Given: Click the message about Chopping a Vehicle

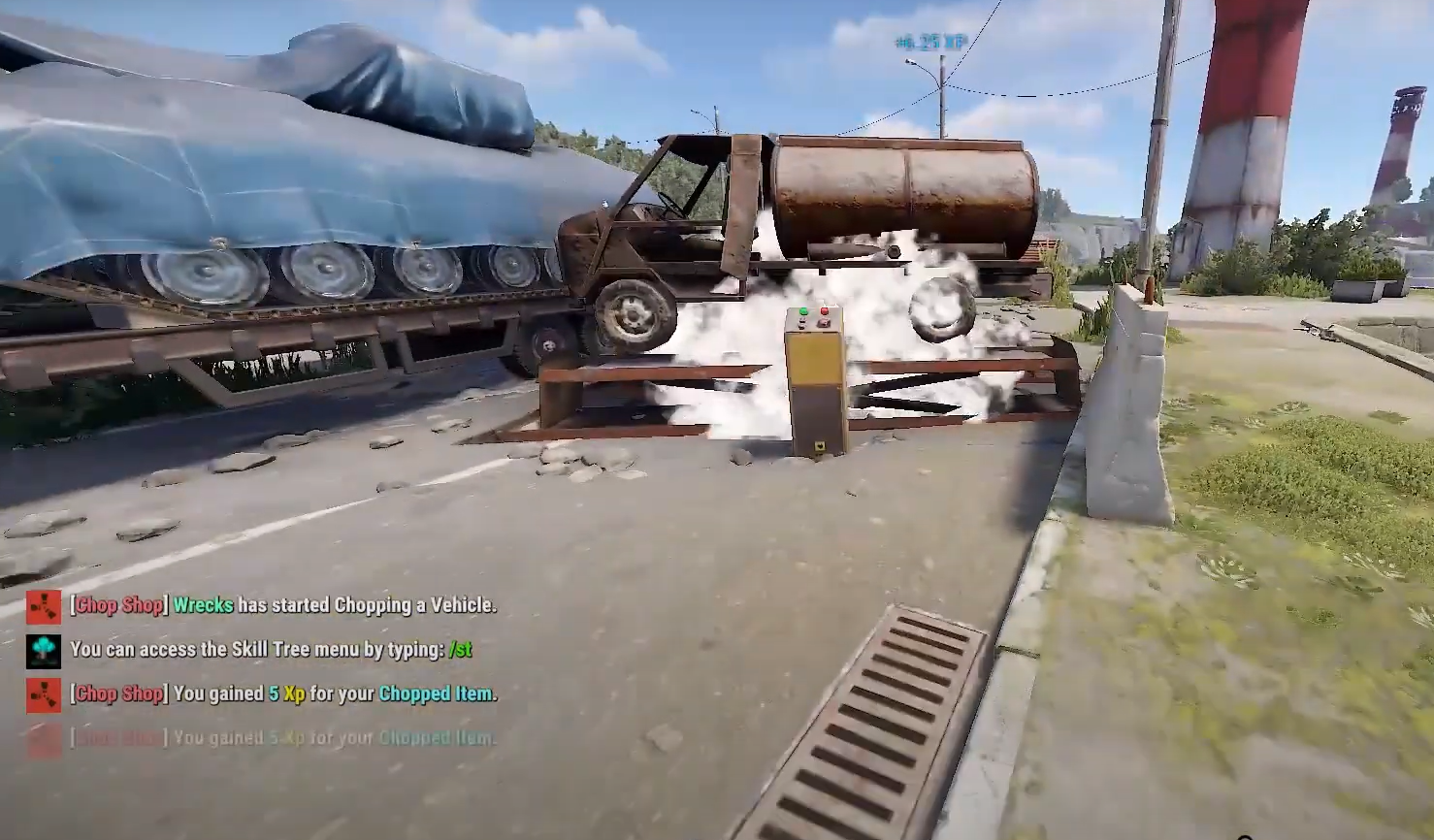Looking at the screenshot, I should (x=281, y=604).
